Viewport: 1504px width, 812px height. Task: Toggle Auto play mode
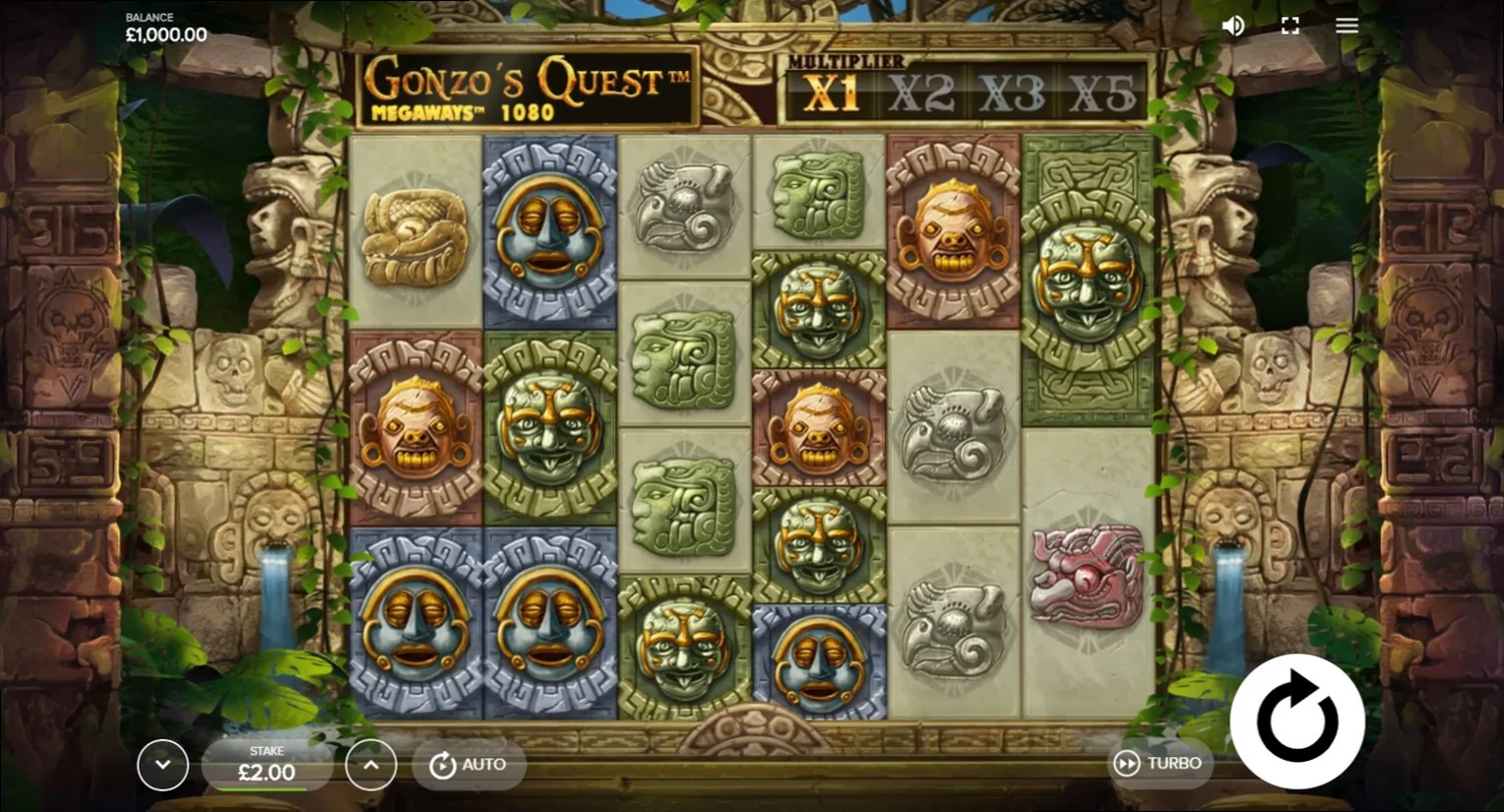click(x=469, y=764)
